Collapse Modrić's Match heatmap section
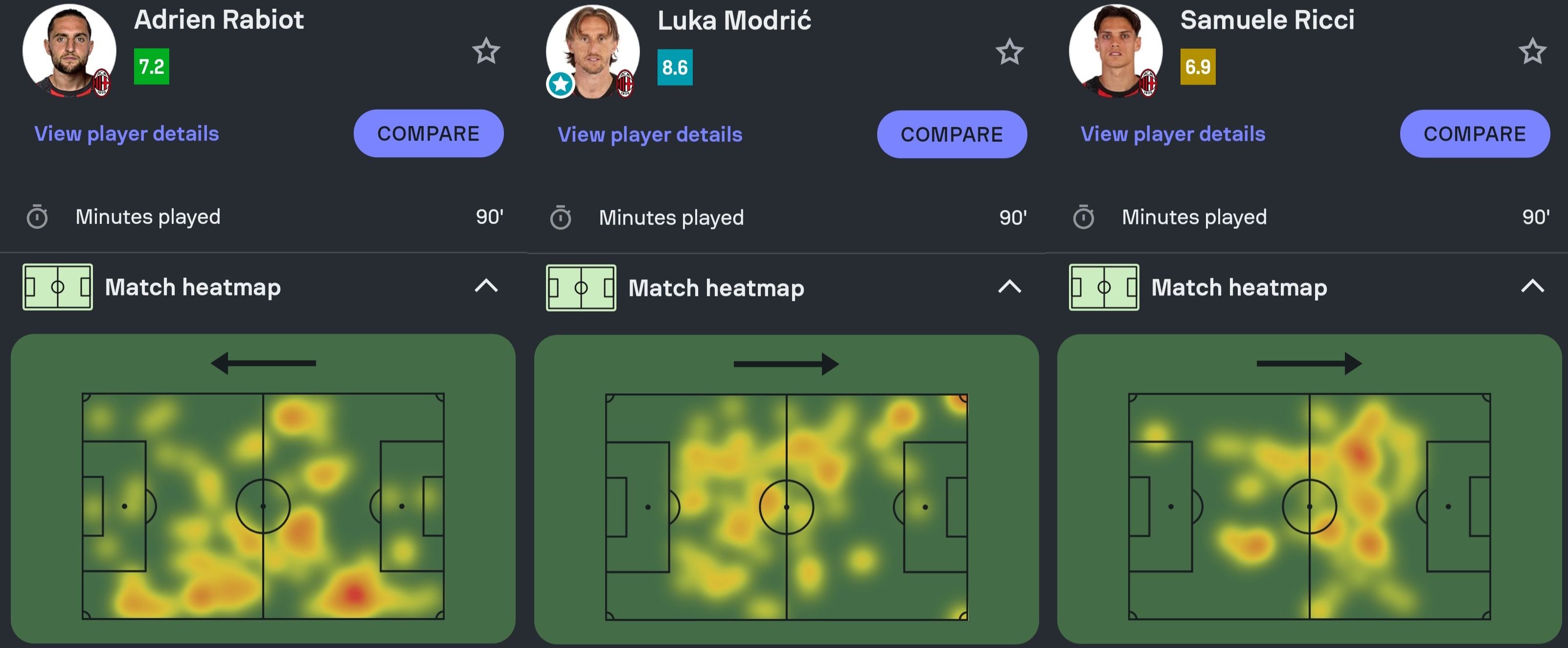Viewport: 1568px width, 648px height. (1009, 287)
